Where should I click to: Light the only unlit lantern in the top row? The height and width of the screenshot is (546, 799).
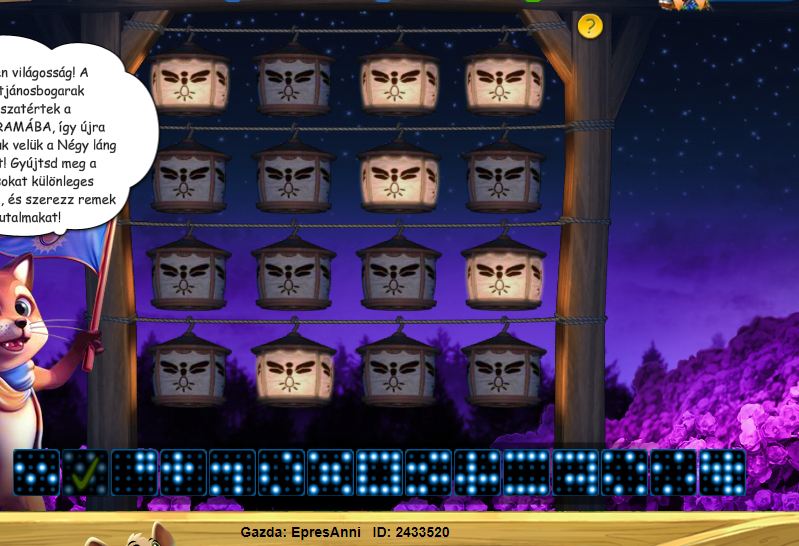point(294,80)
